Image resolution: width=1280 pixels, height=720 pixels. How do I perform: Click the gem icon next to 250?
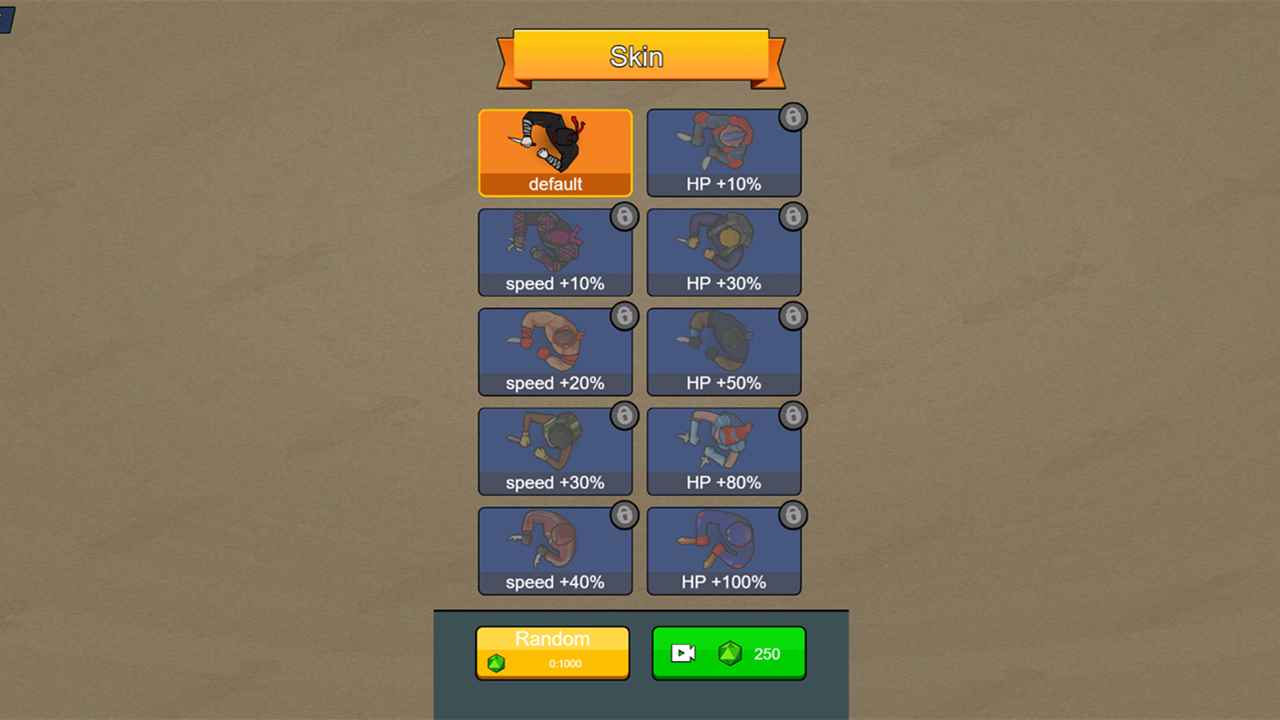coord(729,653)
